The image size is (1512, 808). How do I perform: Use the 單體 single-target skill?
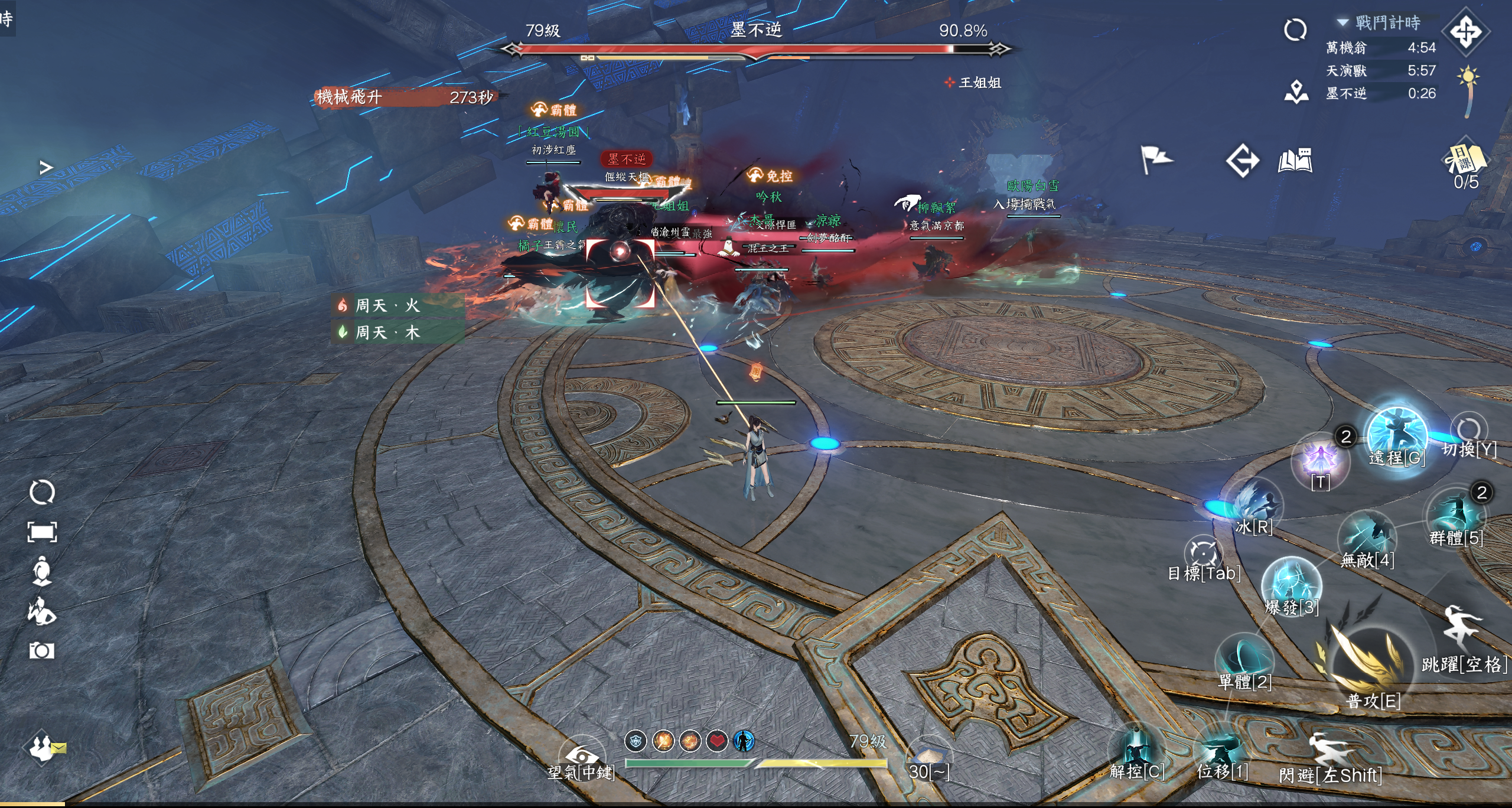coord(1244,660)
